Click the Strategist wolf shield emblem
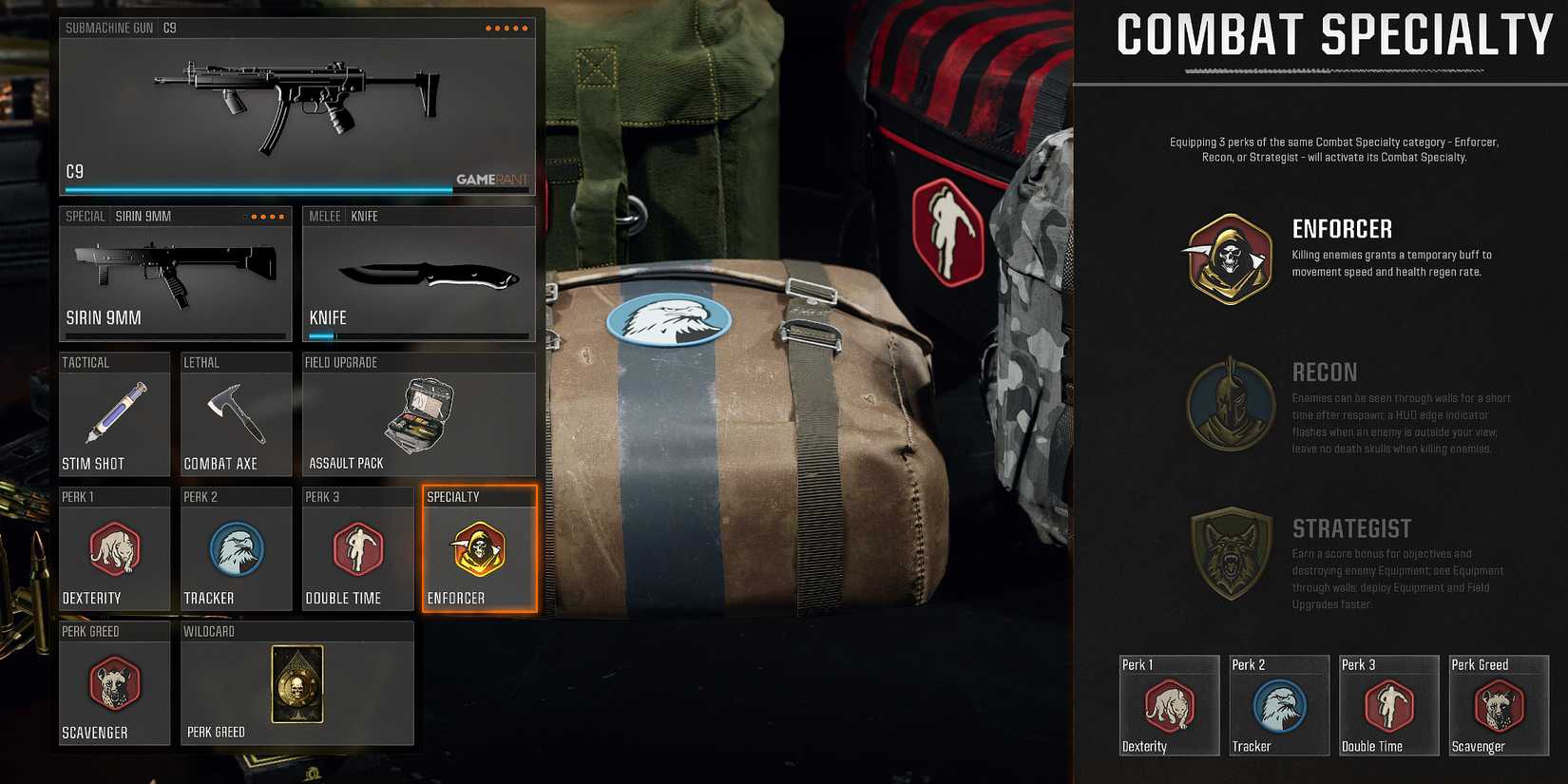 point(1231,553)
